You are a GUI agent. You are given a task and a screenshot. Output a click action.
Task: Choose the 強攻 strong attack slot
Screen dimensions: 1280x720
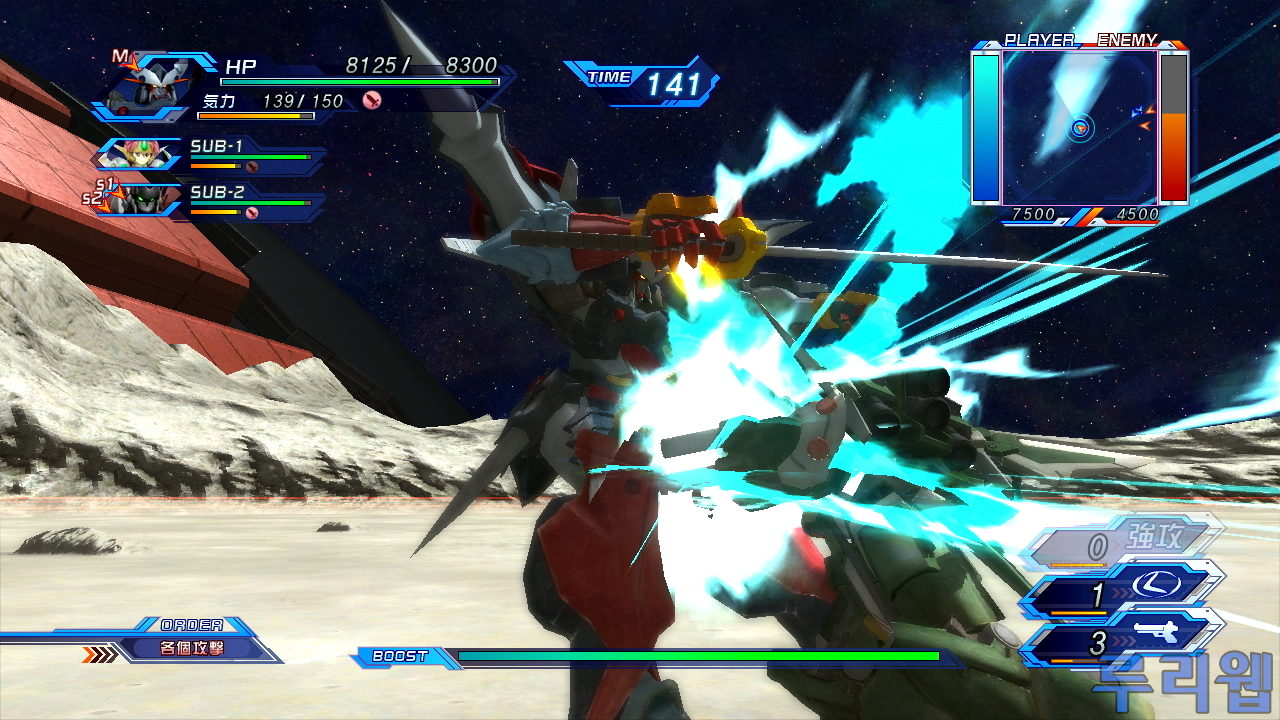1130,545
